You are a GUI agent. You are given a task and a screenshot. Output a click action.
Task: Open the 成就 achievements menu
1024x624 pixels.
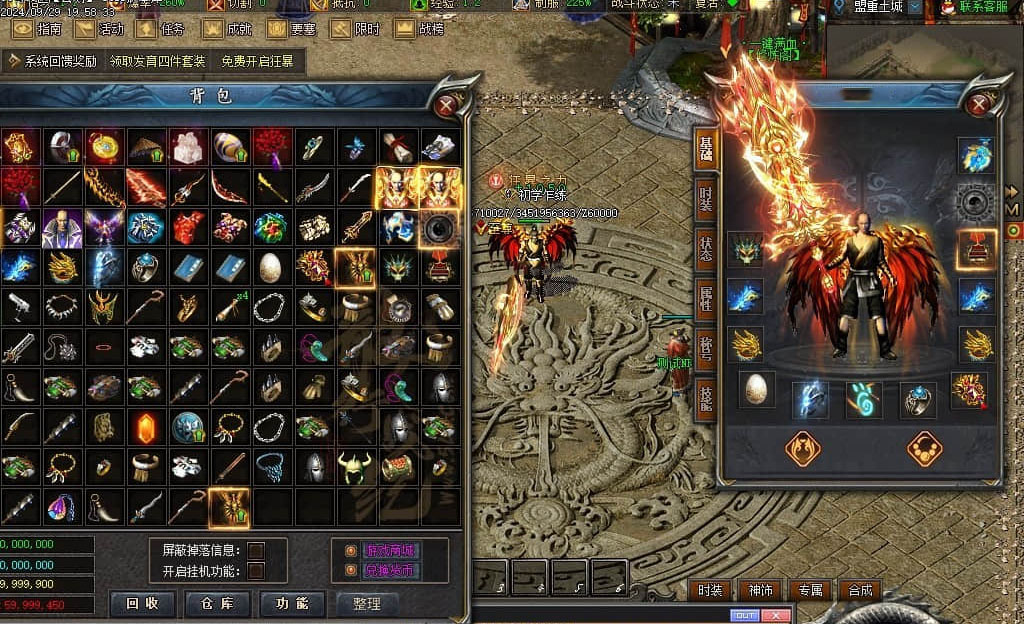coord(229,29)
